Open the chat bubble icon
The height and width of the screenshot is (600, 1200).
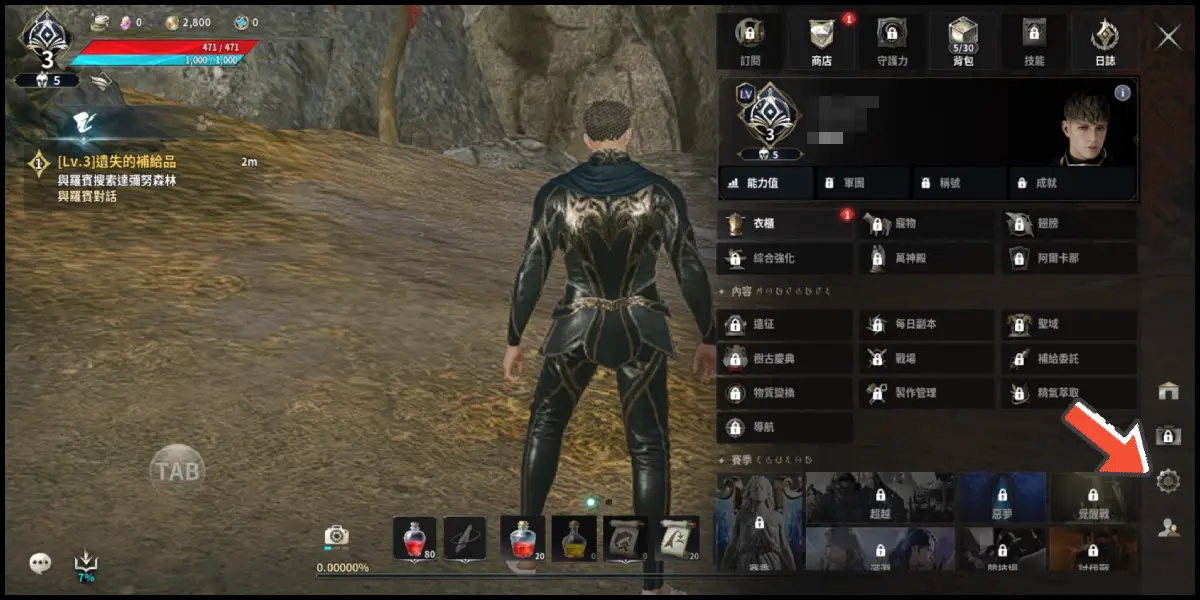(x=40, y=563)
